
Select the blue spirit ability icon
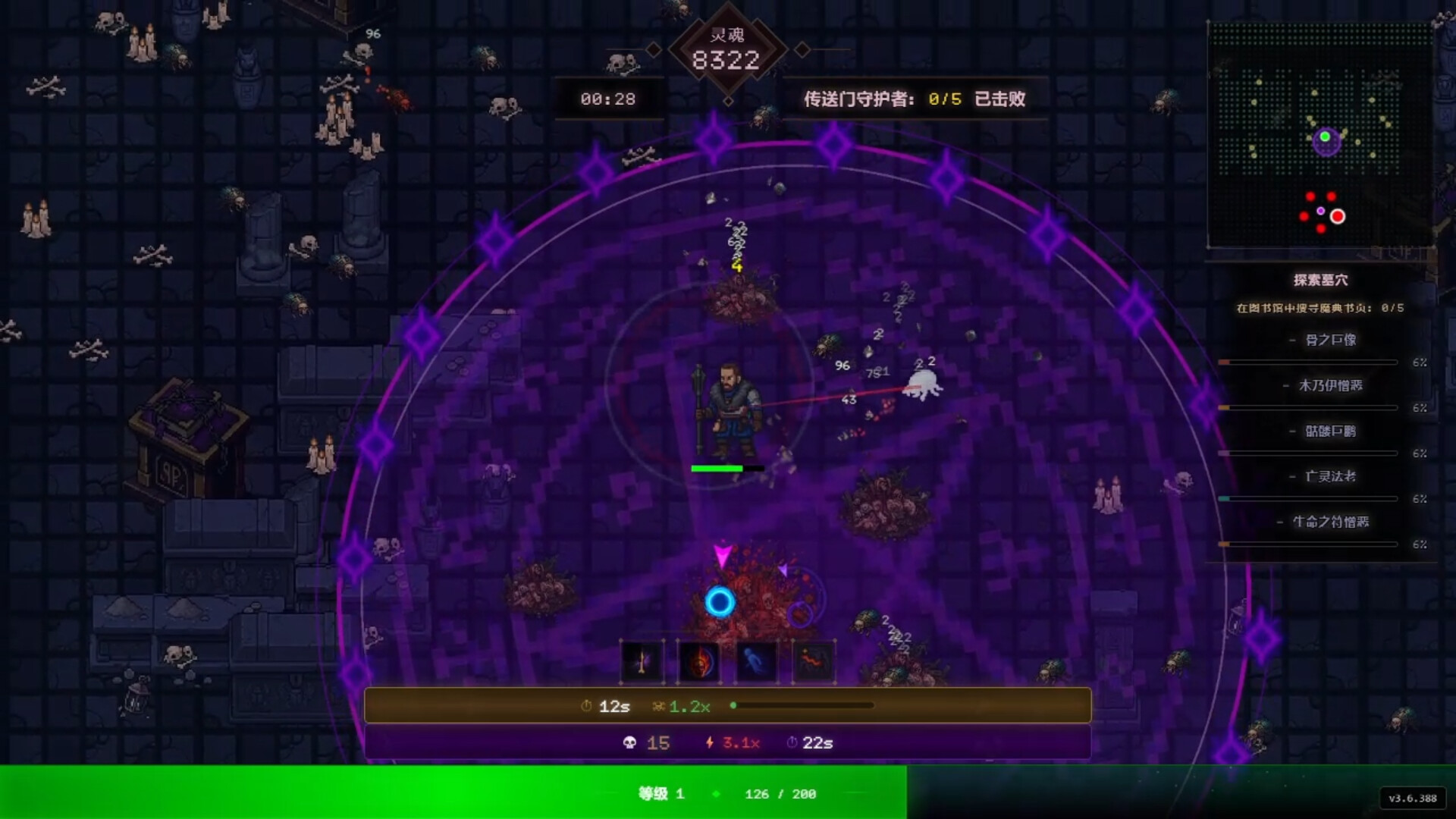(756, 660)
